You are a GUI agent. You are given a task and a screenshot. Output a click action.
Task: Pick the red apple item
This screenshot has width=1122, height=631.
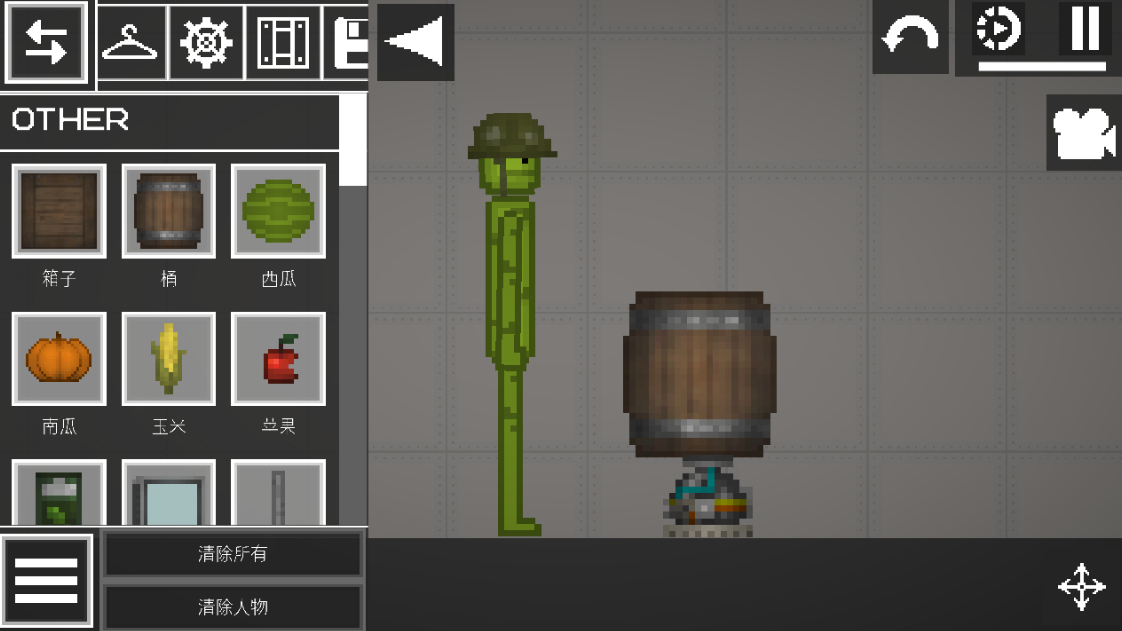pyautogui.click(x=278, y=359)
